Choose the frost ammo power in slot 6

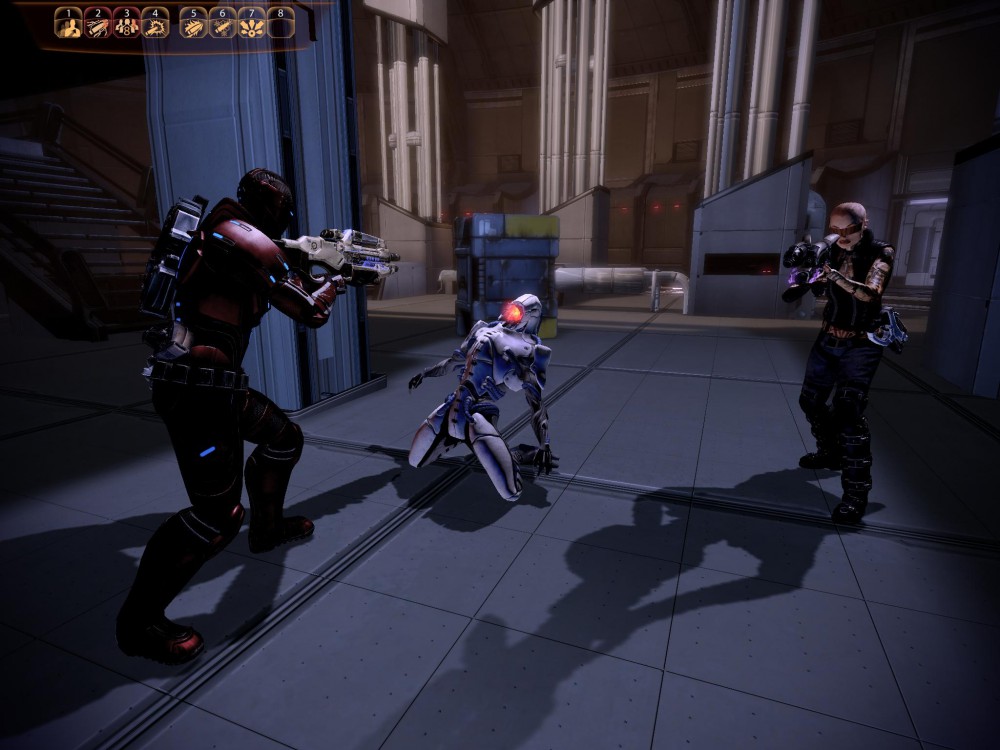coord(222,23)
